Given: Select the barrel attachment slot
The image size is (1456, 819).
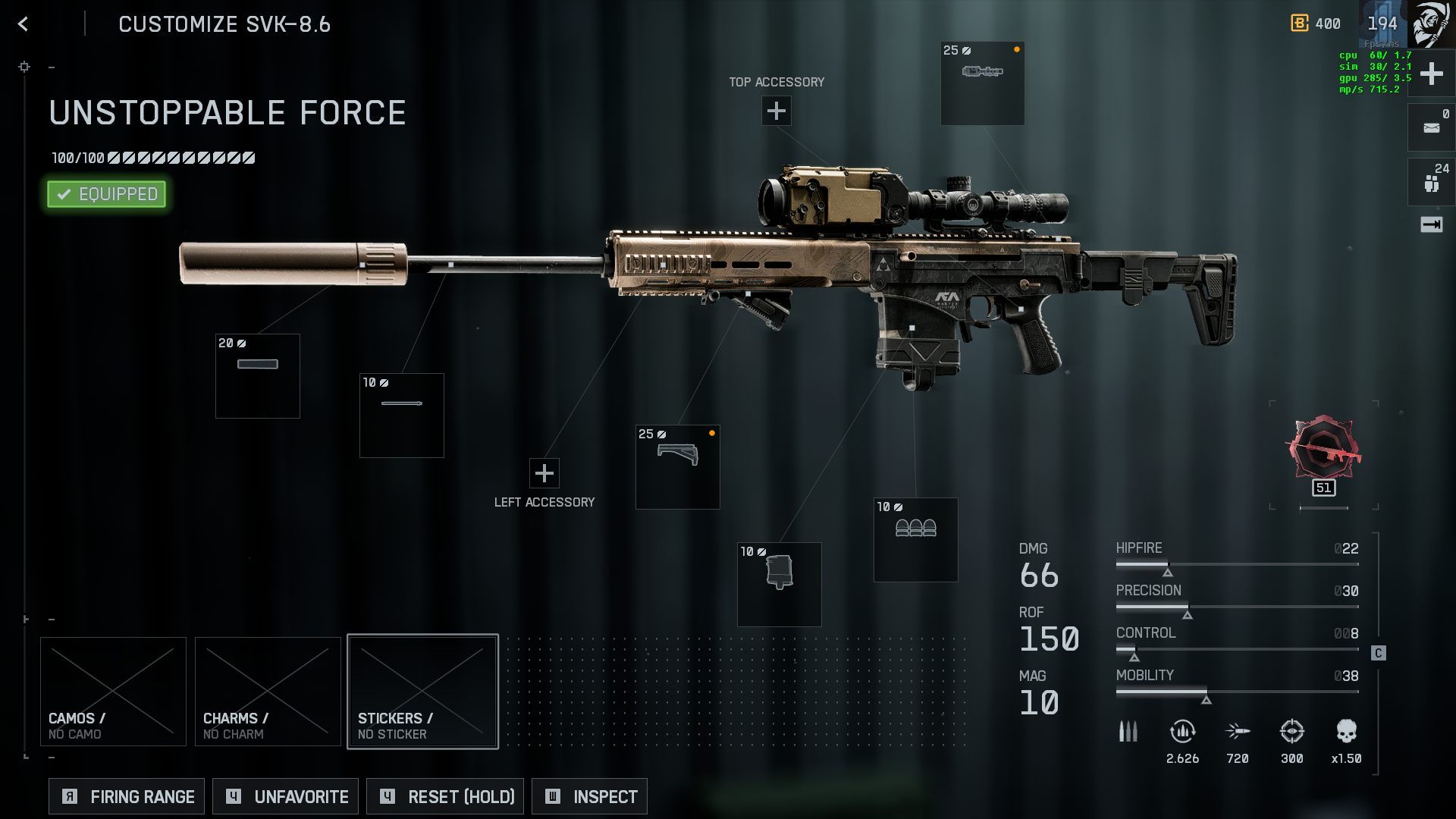Looking at the screenshot, I should (401, 416).
